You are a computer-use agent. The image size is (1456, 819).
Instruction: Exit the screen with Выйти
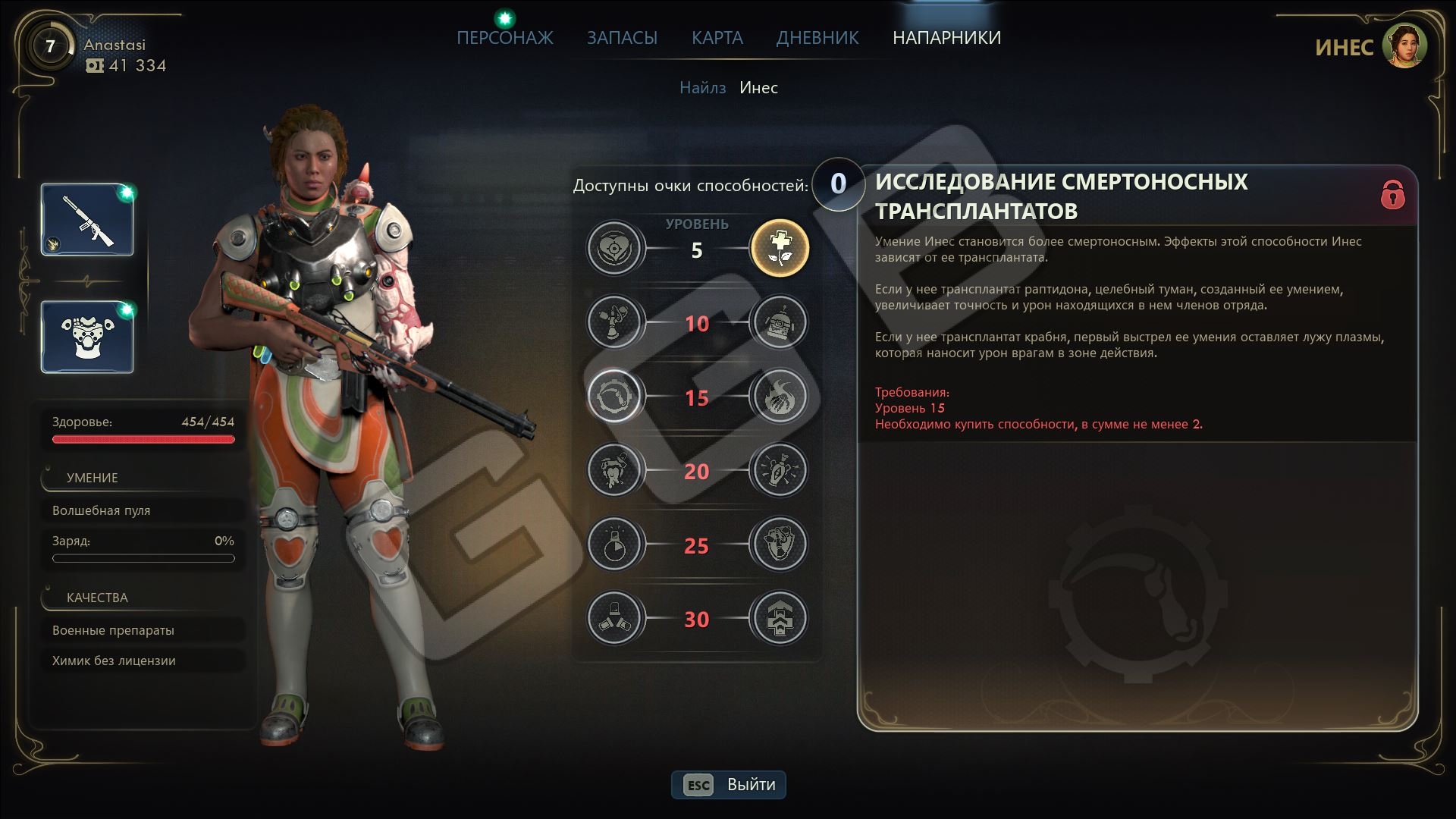pyautogui.click(x=729, y=785)
